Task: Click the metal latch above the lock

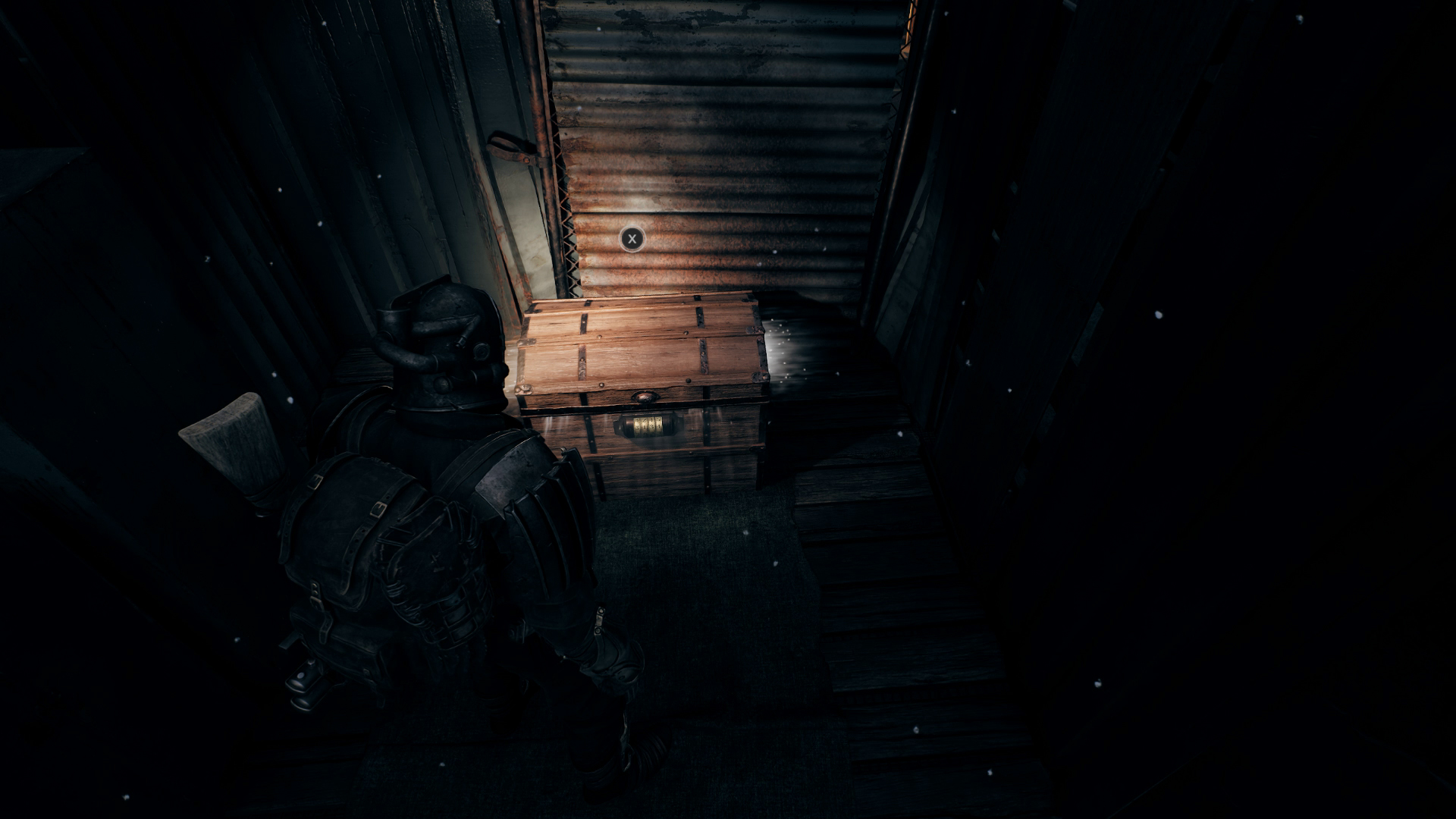Action: 645,395
